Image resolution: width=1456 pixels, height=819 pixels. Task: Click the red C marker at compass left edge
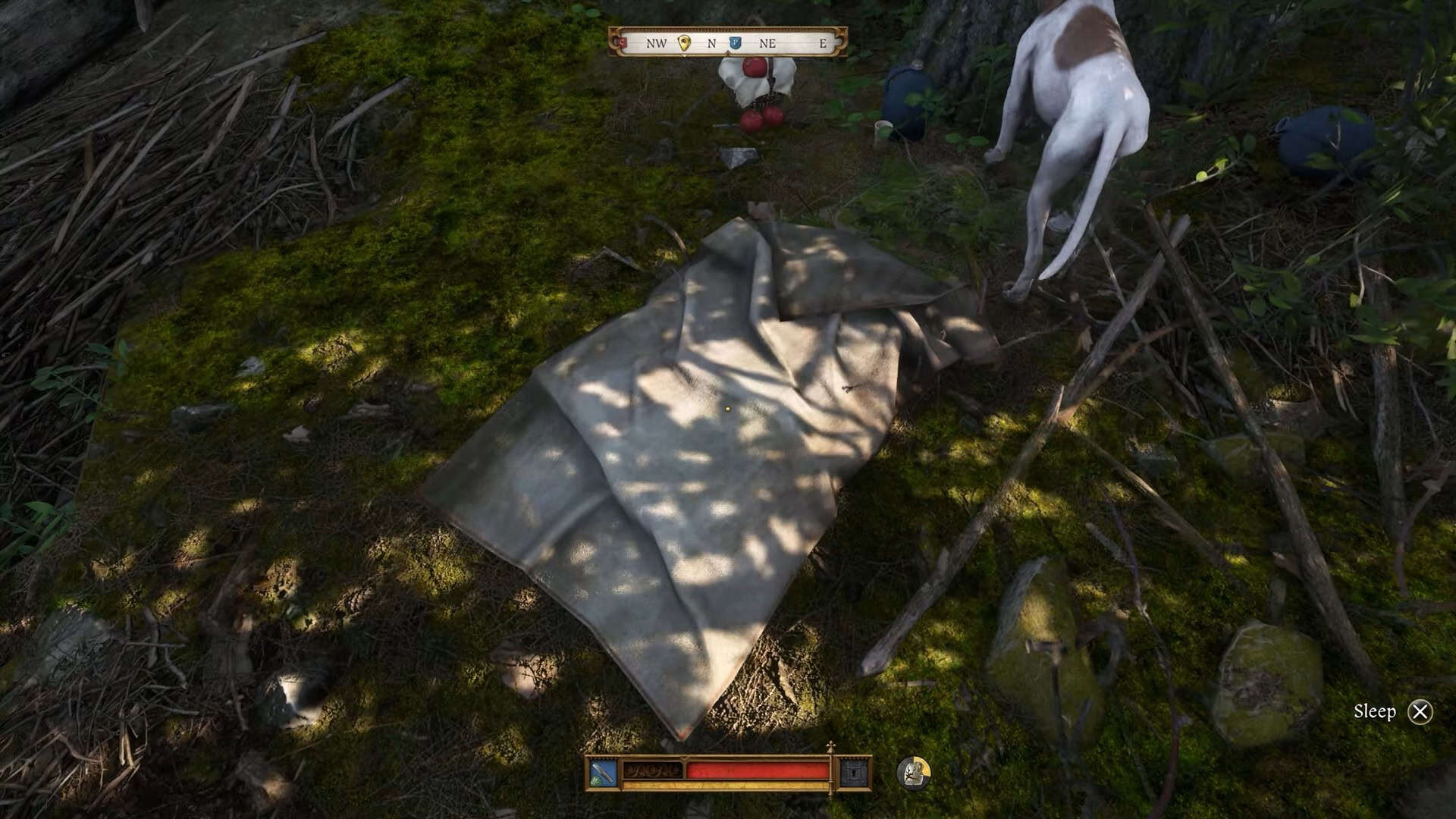(621, 44)
